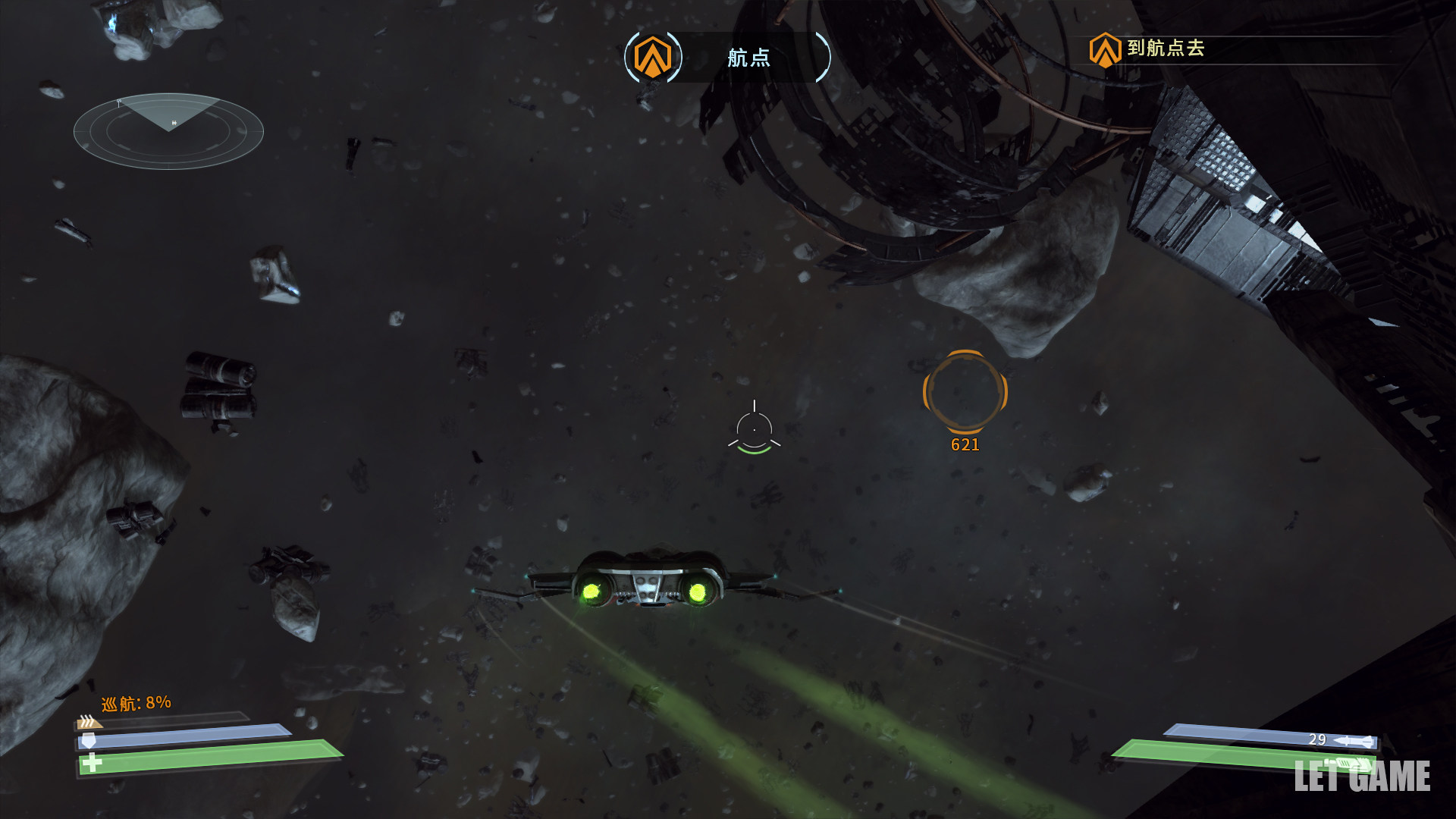Viewport: 1456px width, 819px height.
Task: Select the radar minimap display
Action: click(x=168, y=130)
